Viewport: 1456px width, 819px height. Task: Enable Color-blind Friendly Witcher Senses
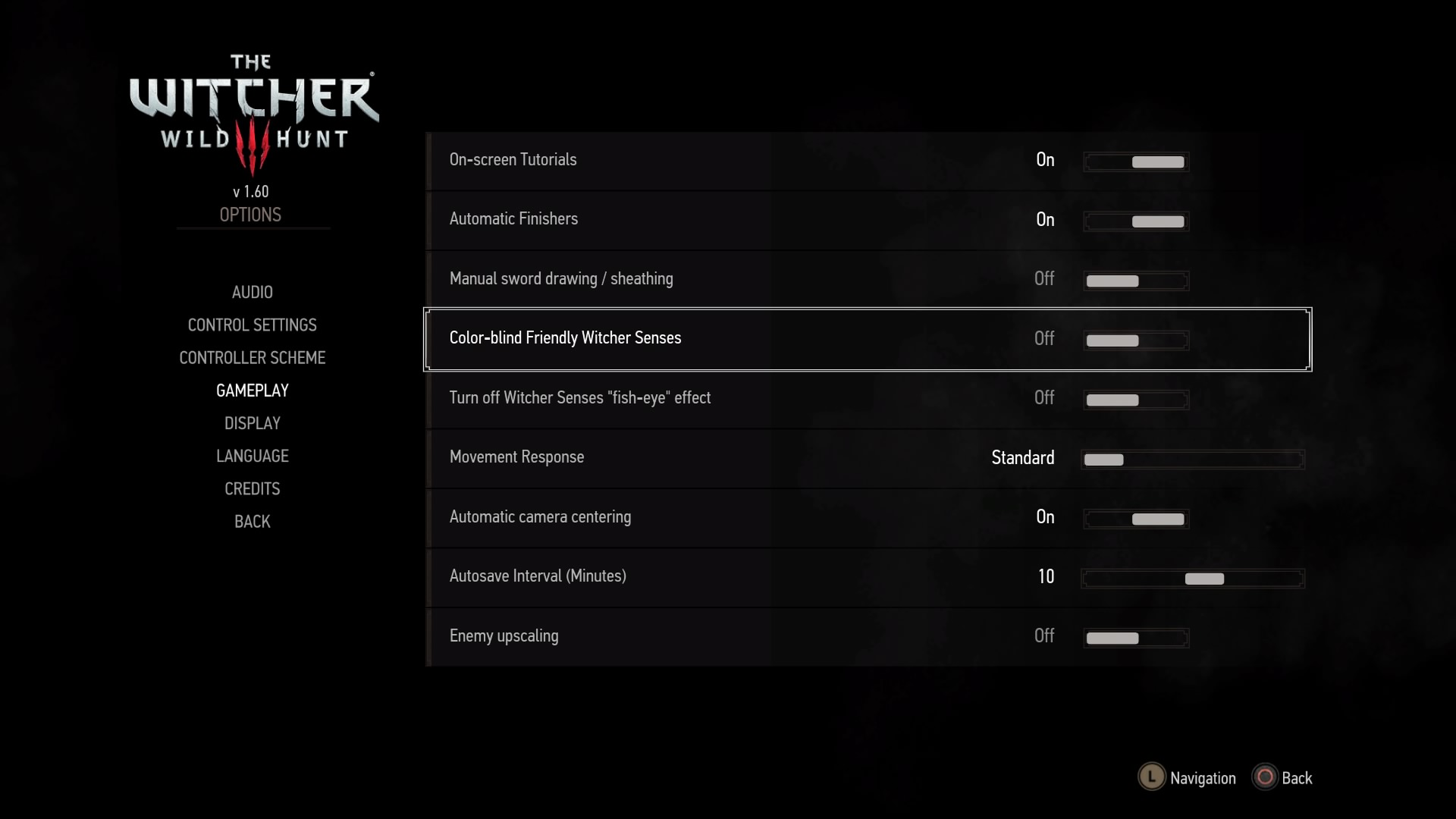coord(1135,340)
